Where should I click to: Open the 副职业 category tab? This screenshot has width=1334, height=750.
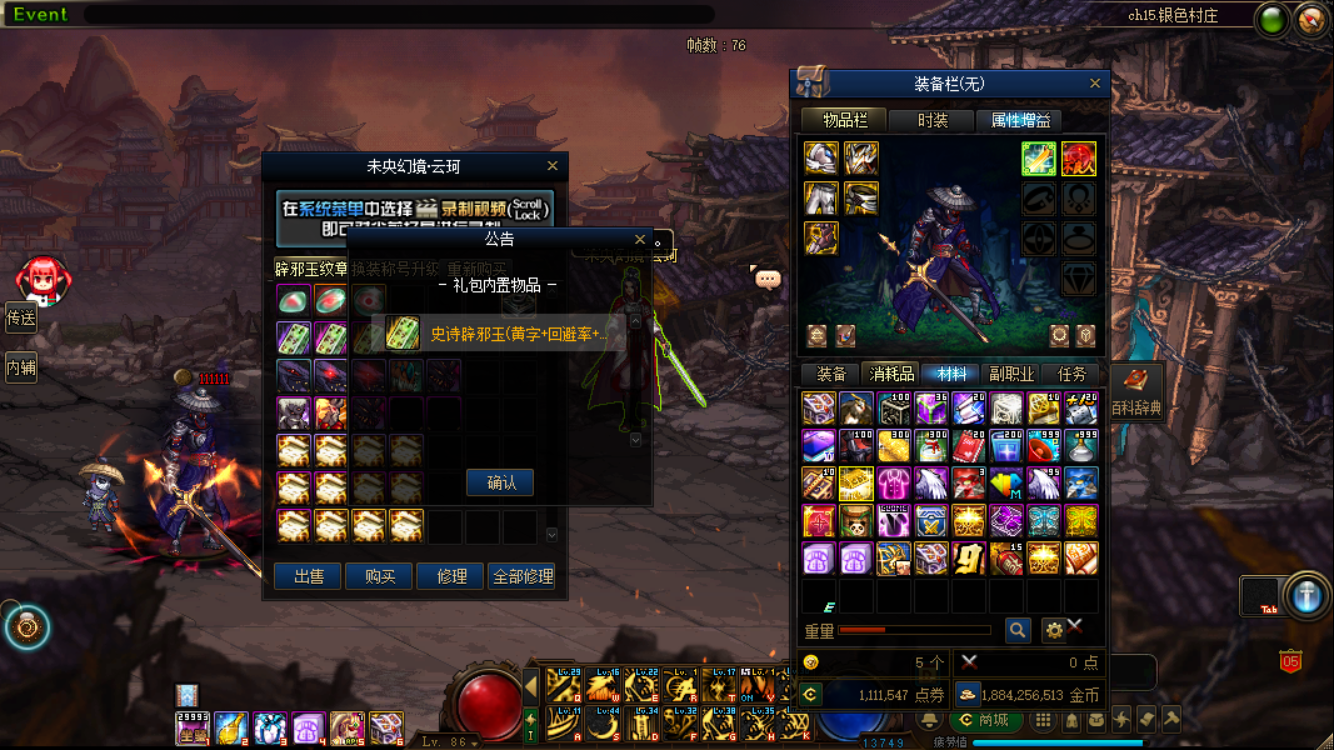(1011, 374)
